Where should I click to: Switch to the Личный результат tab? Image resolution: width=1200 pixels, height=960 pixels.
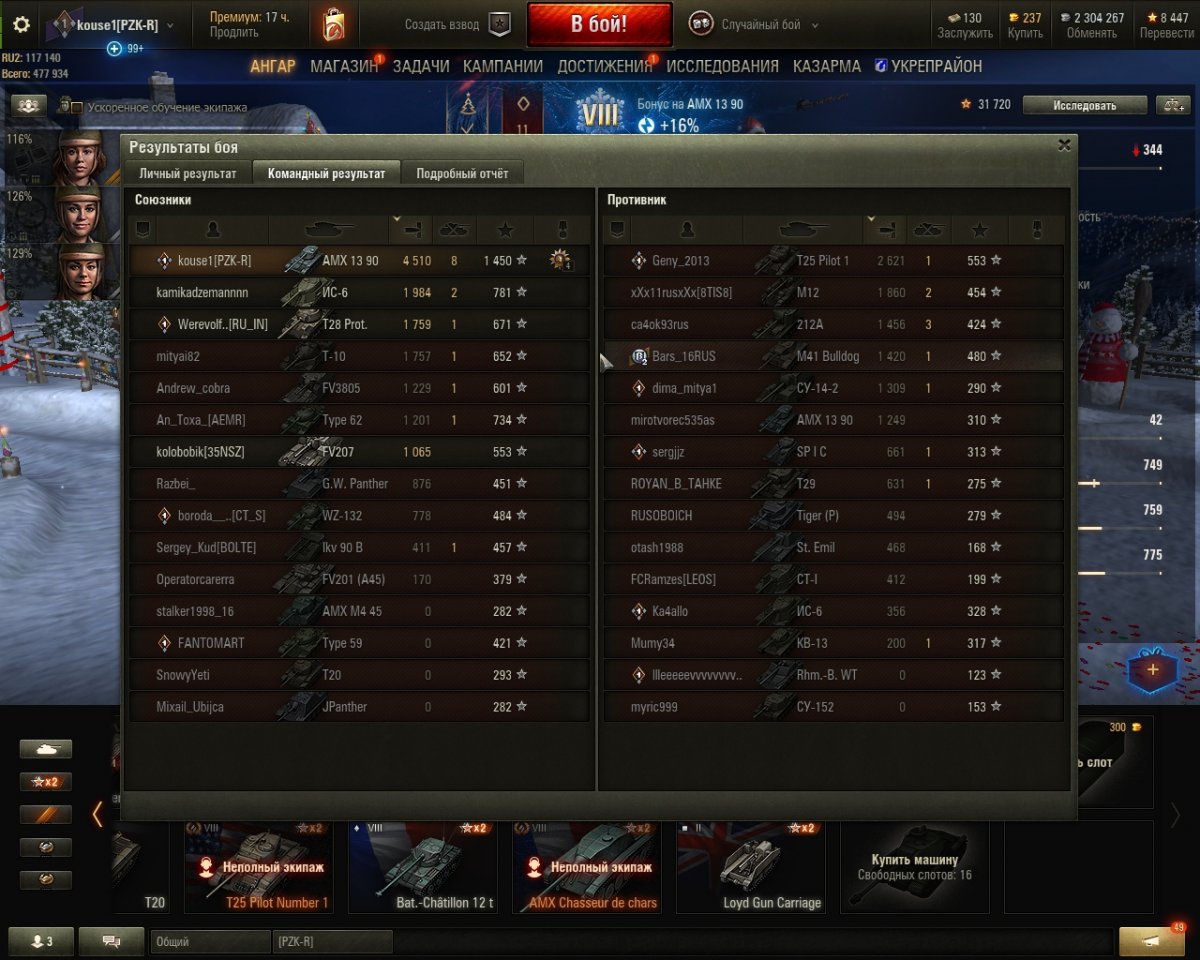188,173
